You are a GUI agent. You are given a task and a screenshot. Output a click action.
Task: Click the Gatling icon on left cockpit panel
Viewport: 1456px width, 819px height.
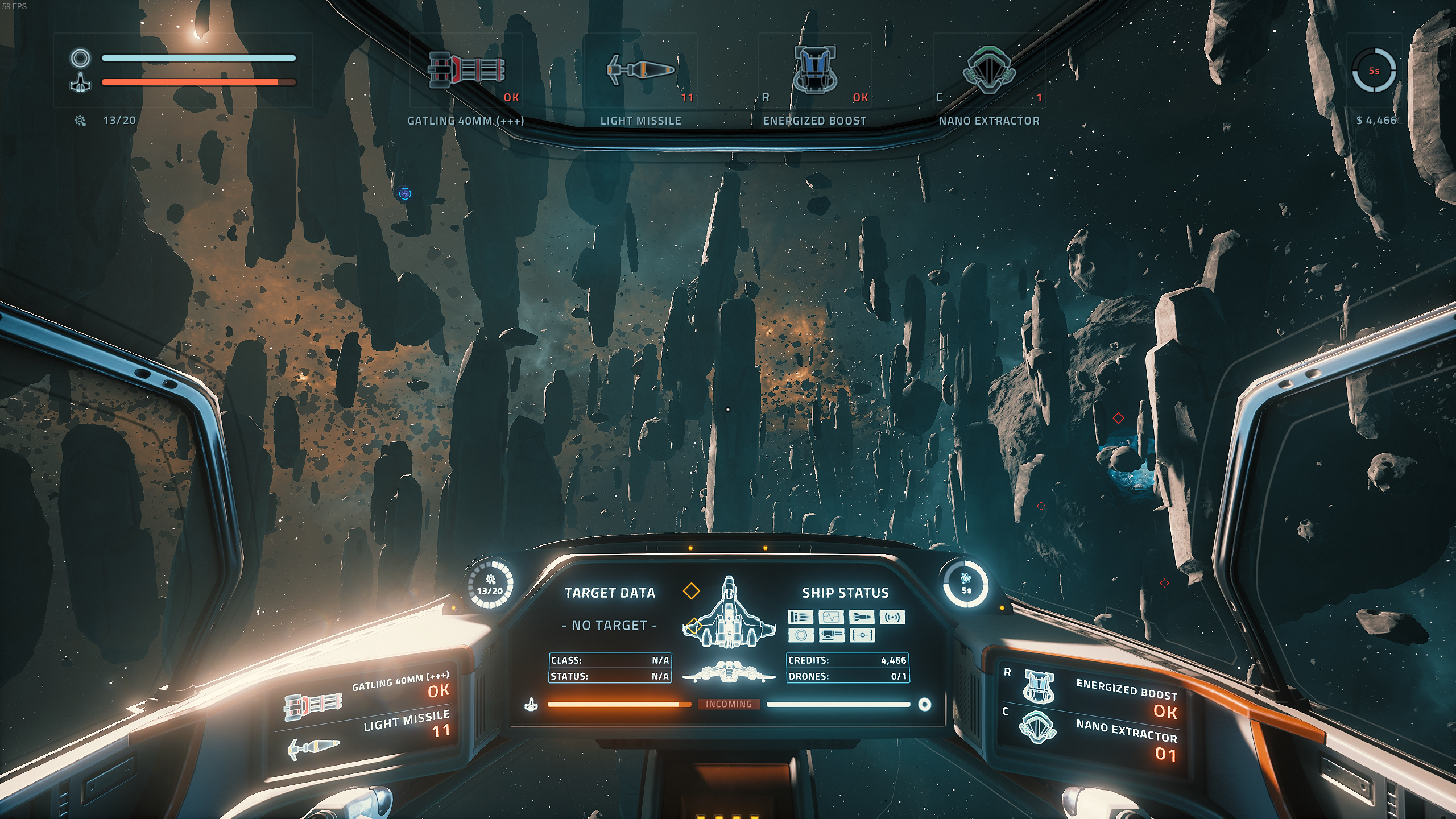tap(313, 705)
